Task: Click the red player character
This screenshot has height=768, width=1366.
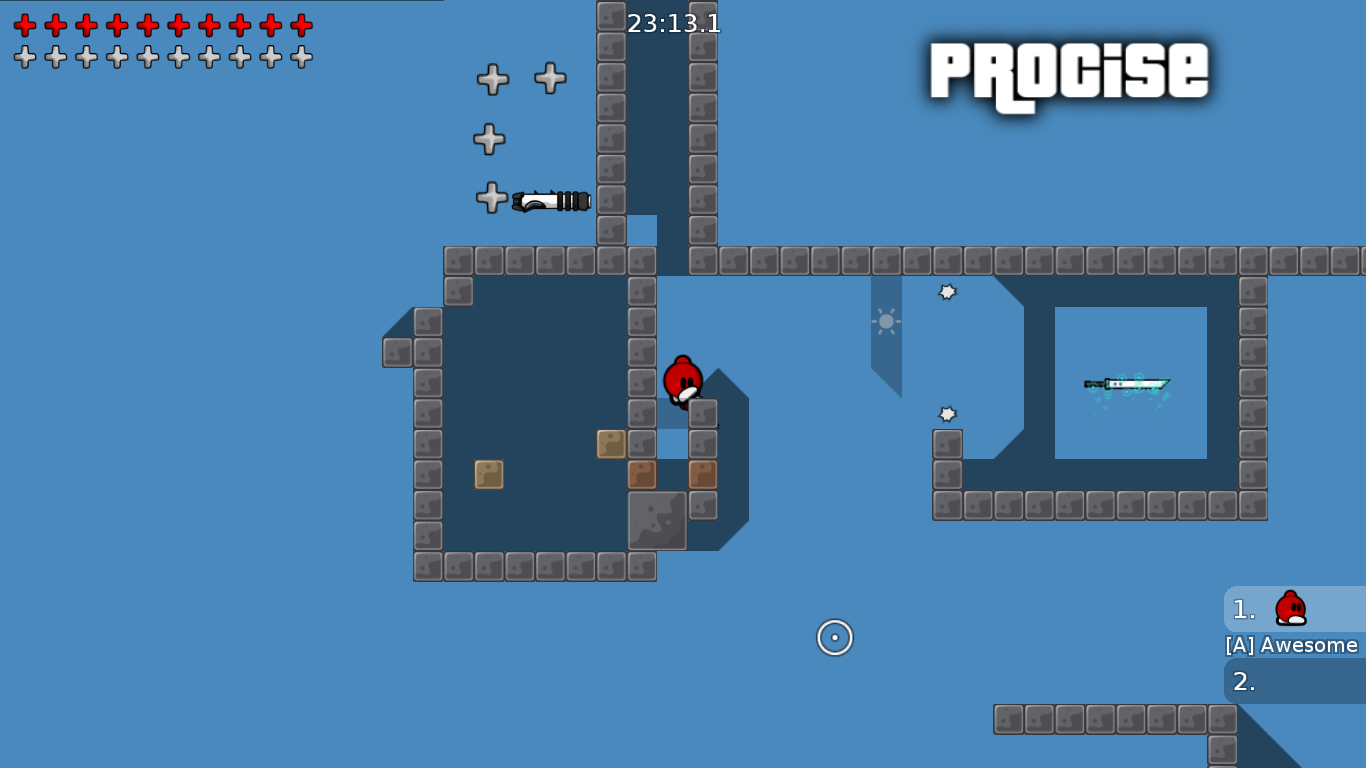Action: 682,382
